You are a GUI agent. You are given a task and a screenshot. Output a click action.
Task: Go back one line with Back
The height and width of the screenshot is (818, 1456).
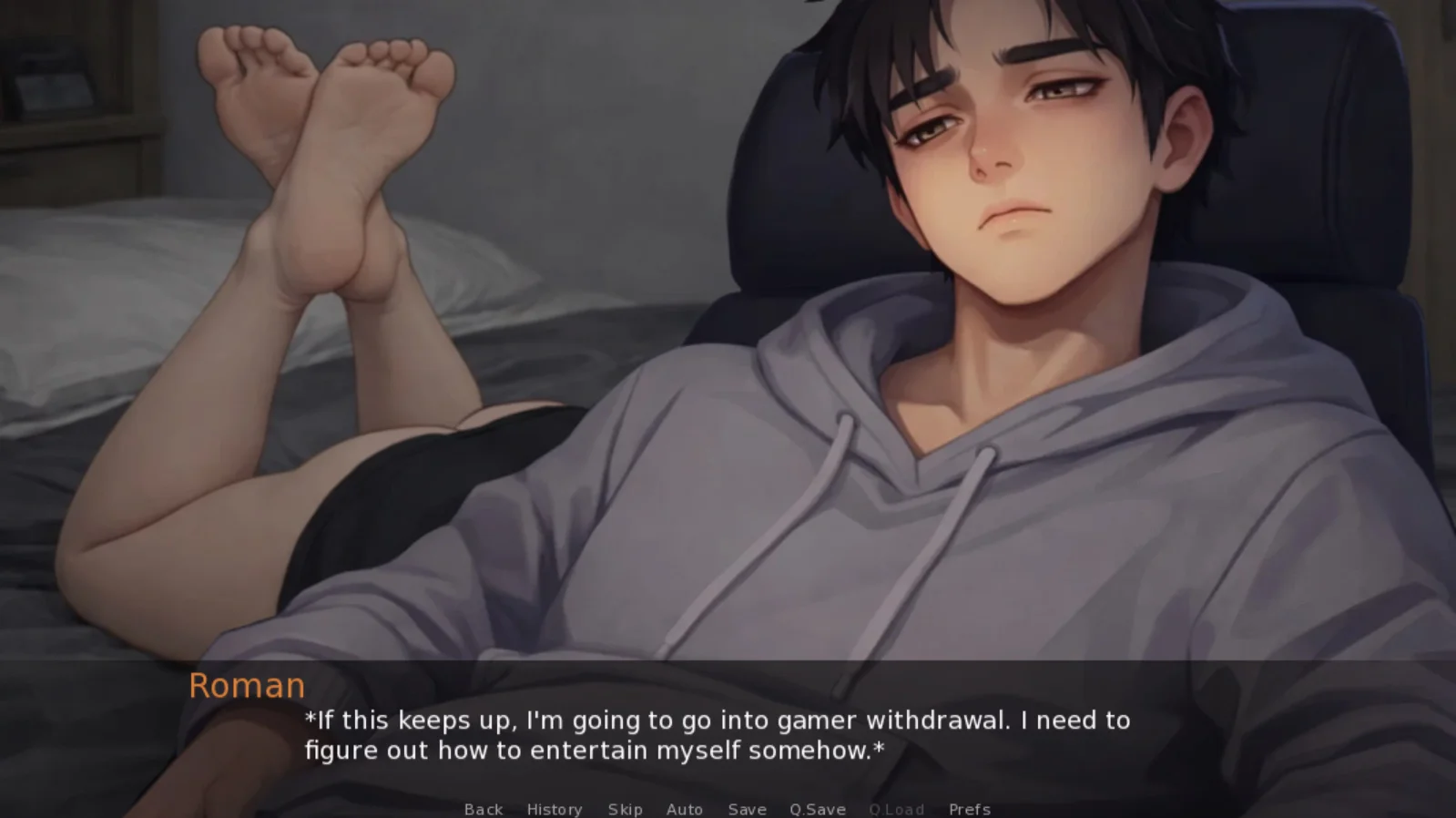483,809
